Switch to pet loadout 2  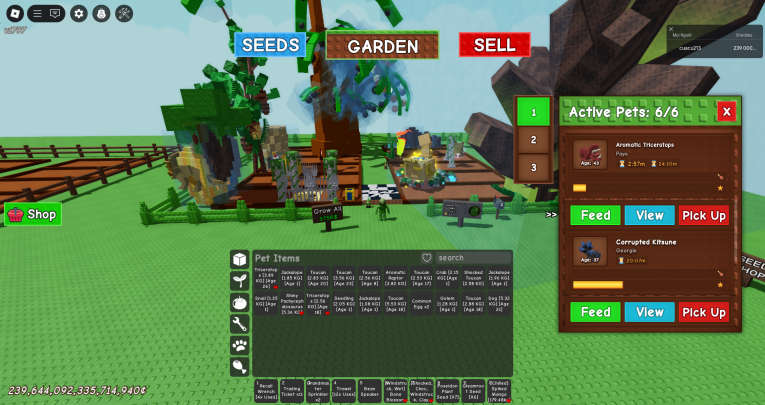click(533, 140)
